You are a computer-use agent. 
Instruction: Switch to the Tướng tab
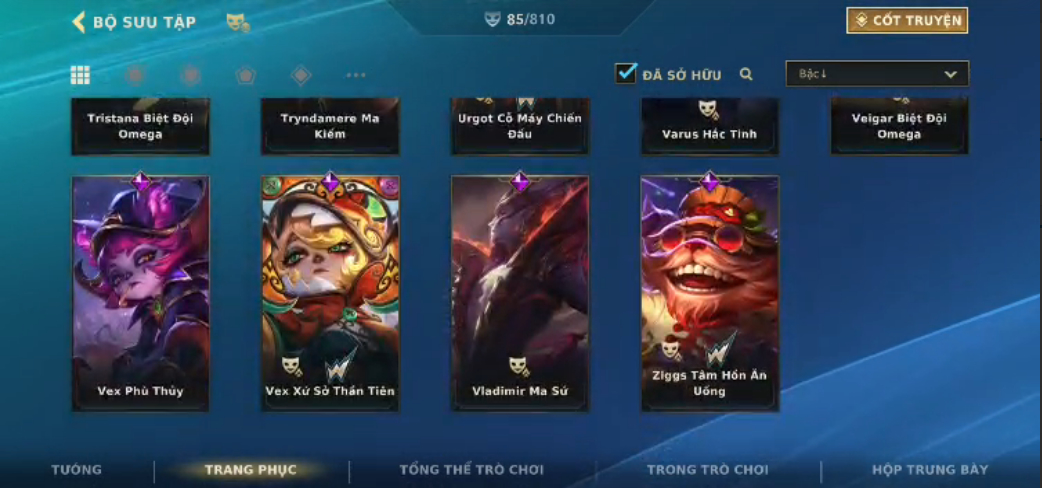pyautogui.click(x=77, y=470)
